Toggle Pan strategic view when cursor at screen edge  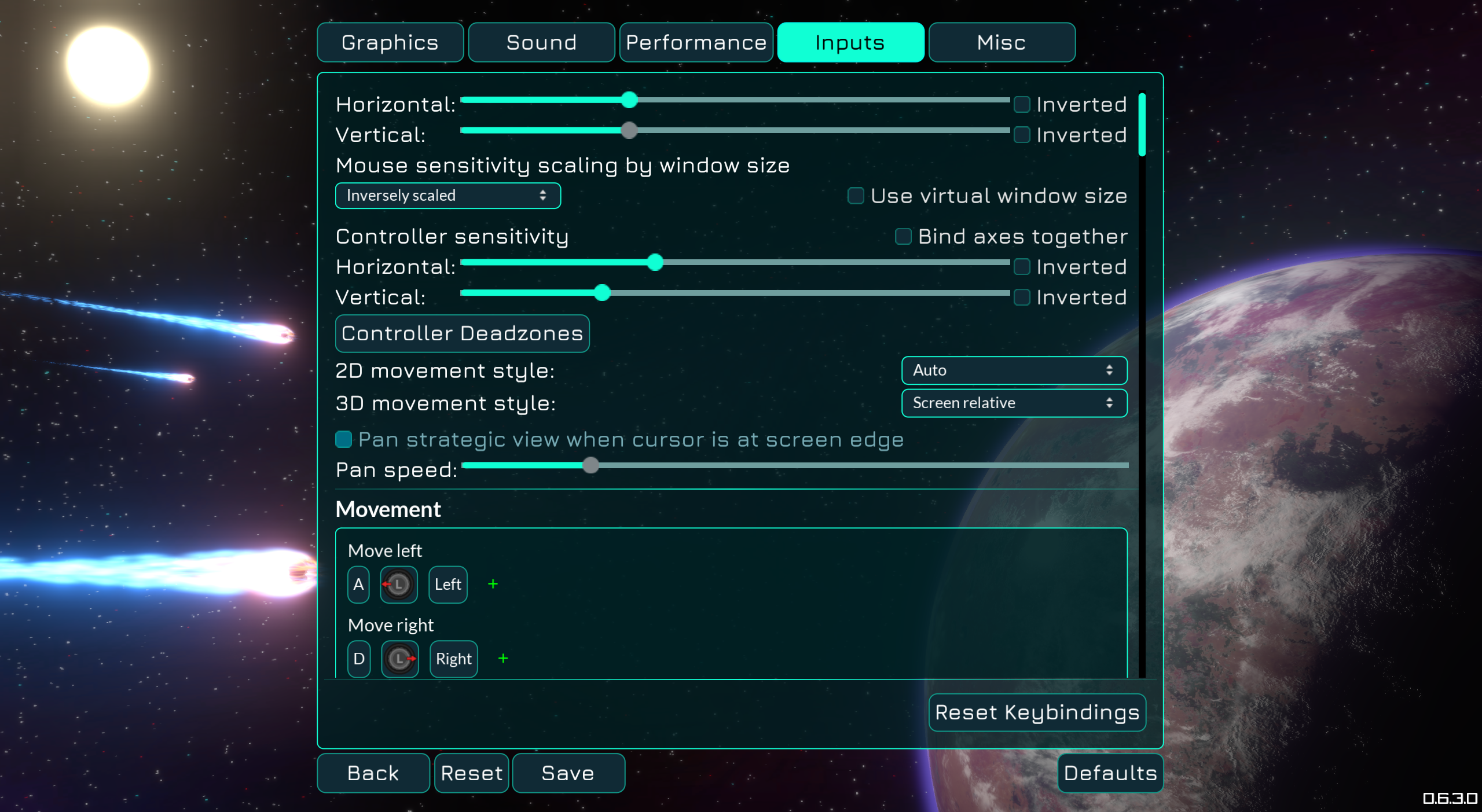pos(343,439)
